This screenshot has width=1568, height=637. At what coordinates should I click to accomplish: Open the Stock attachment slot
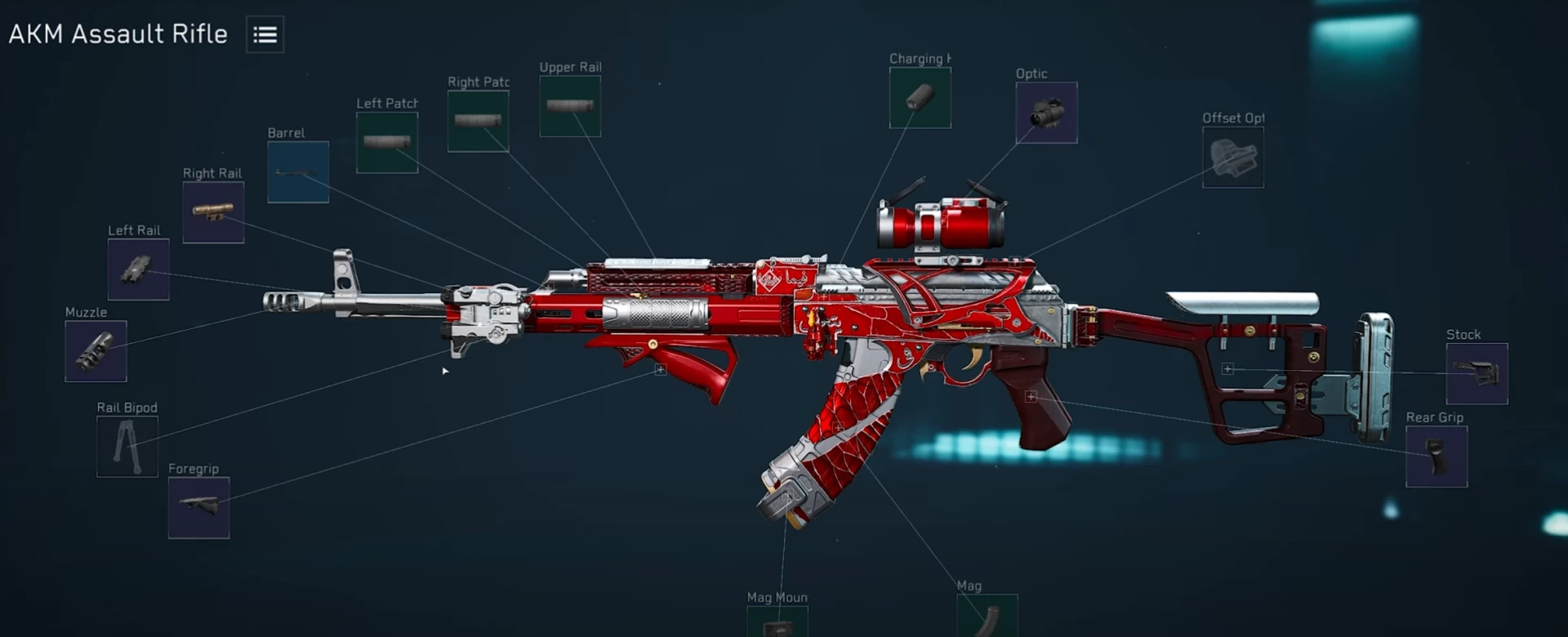1477,374
